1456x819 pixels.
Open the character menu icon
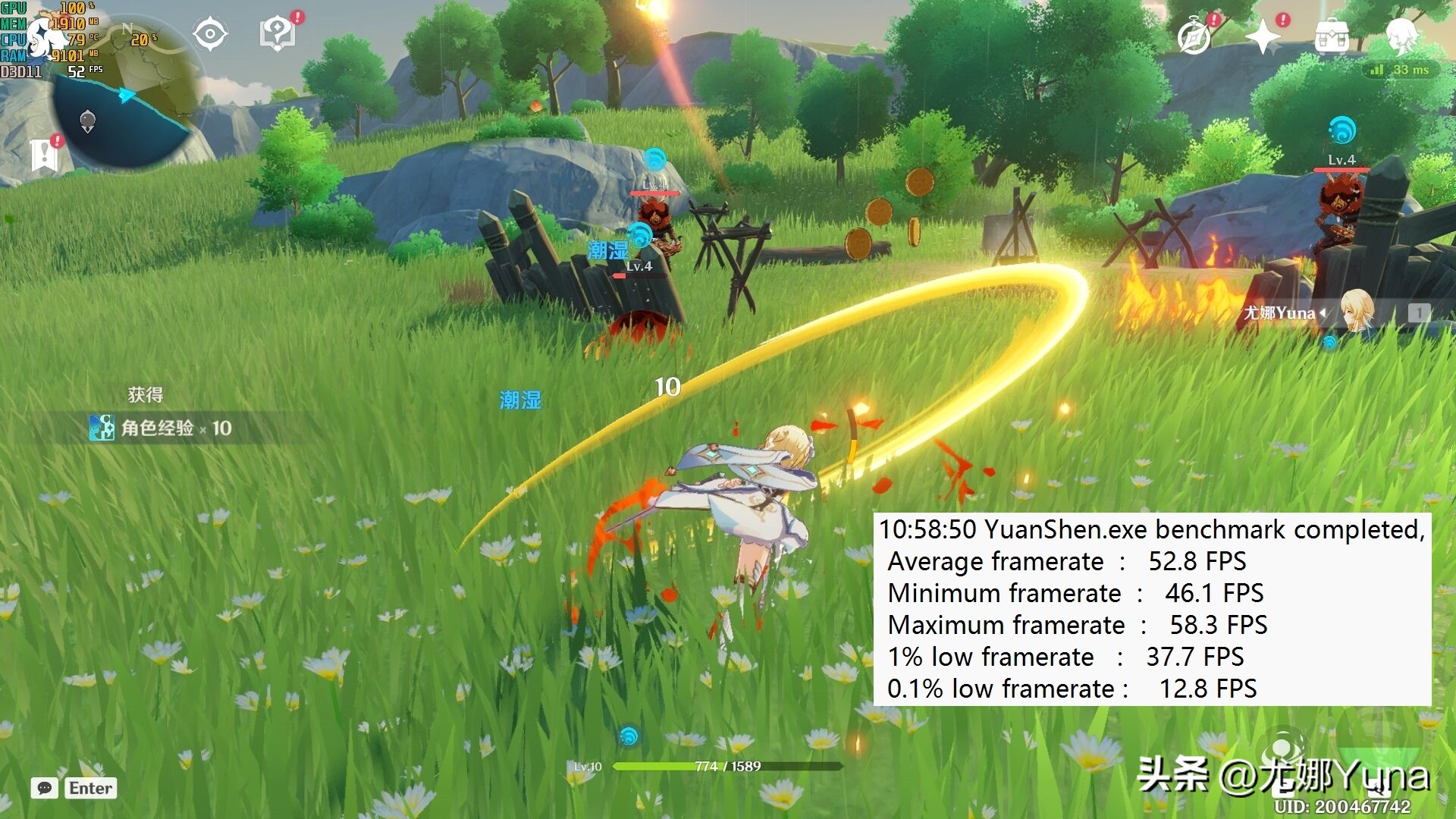click(x=1401, y=34)
